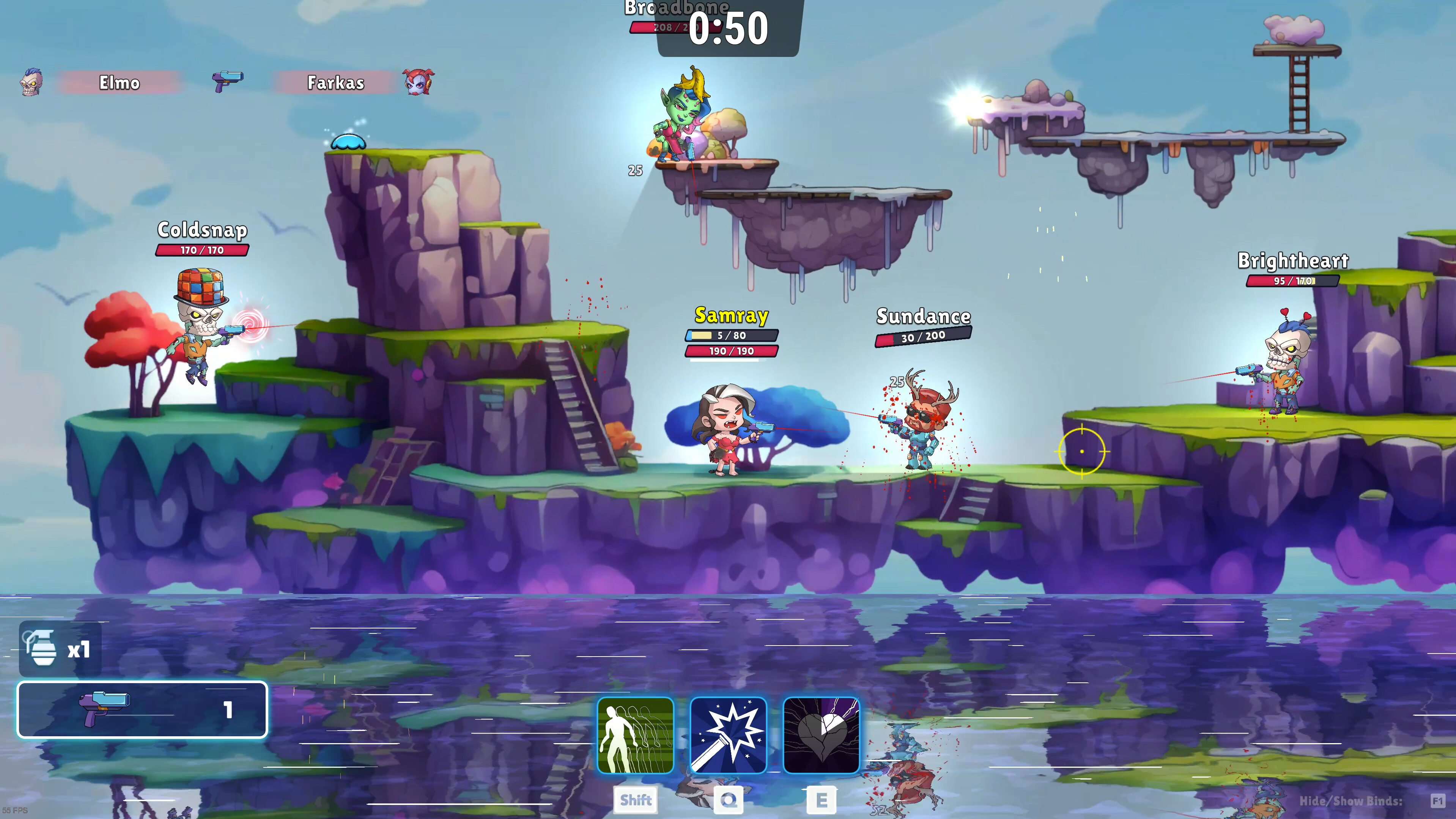This screenshot has width=1456, height=819.
Task: Toggle Hide/Show Binds with the F1 button
Action: 1436,800
